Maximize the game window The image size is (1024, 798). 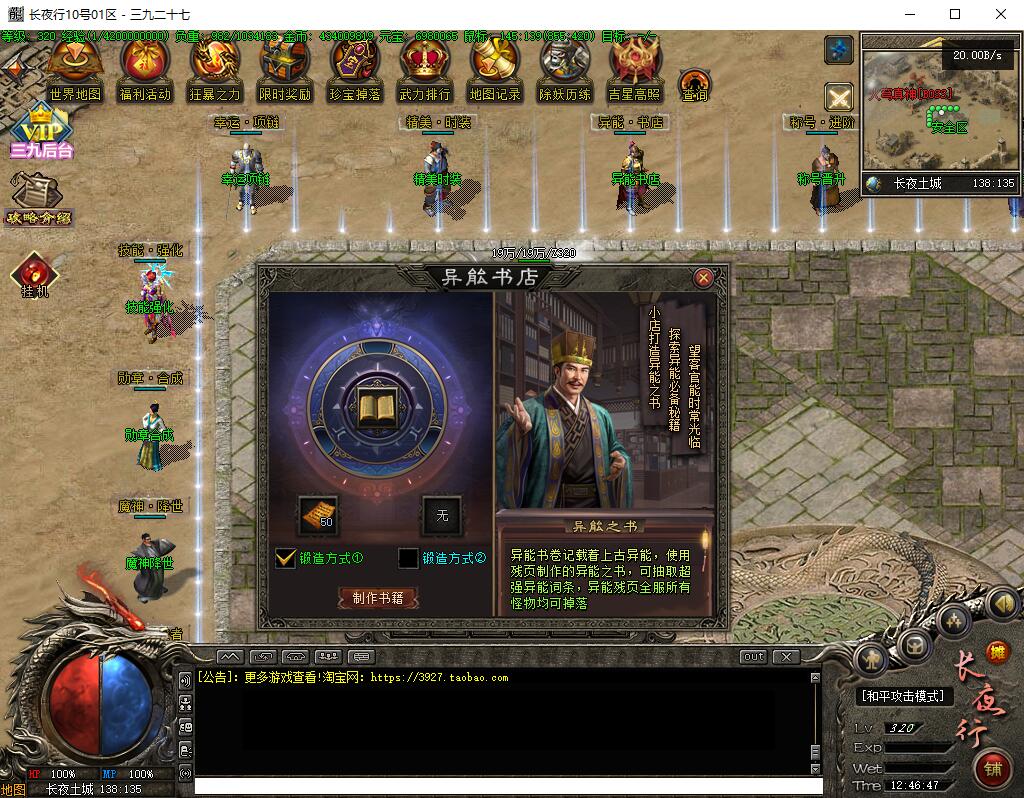(955, 14)
